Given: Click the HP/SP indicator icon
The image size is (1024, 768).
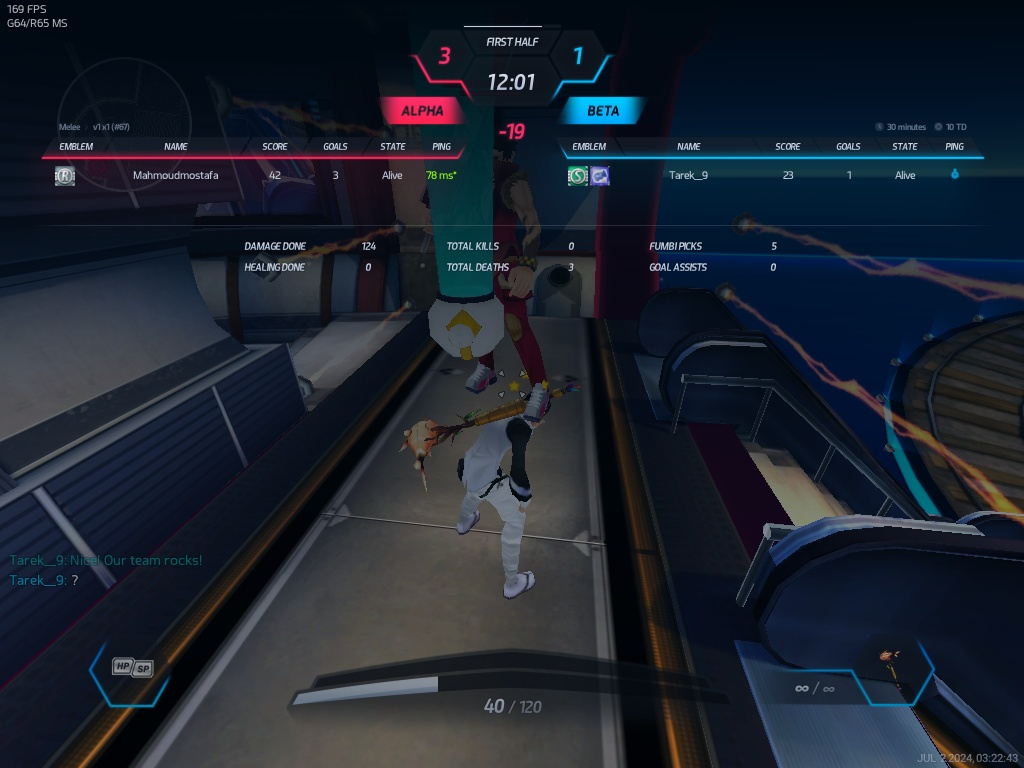Looking at the screenshot, I should [x=133, y=667].
